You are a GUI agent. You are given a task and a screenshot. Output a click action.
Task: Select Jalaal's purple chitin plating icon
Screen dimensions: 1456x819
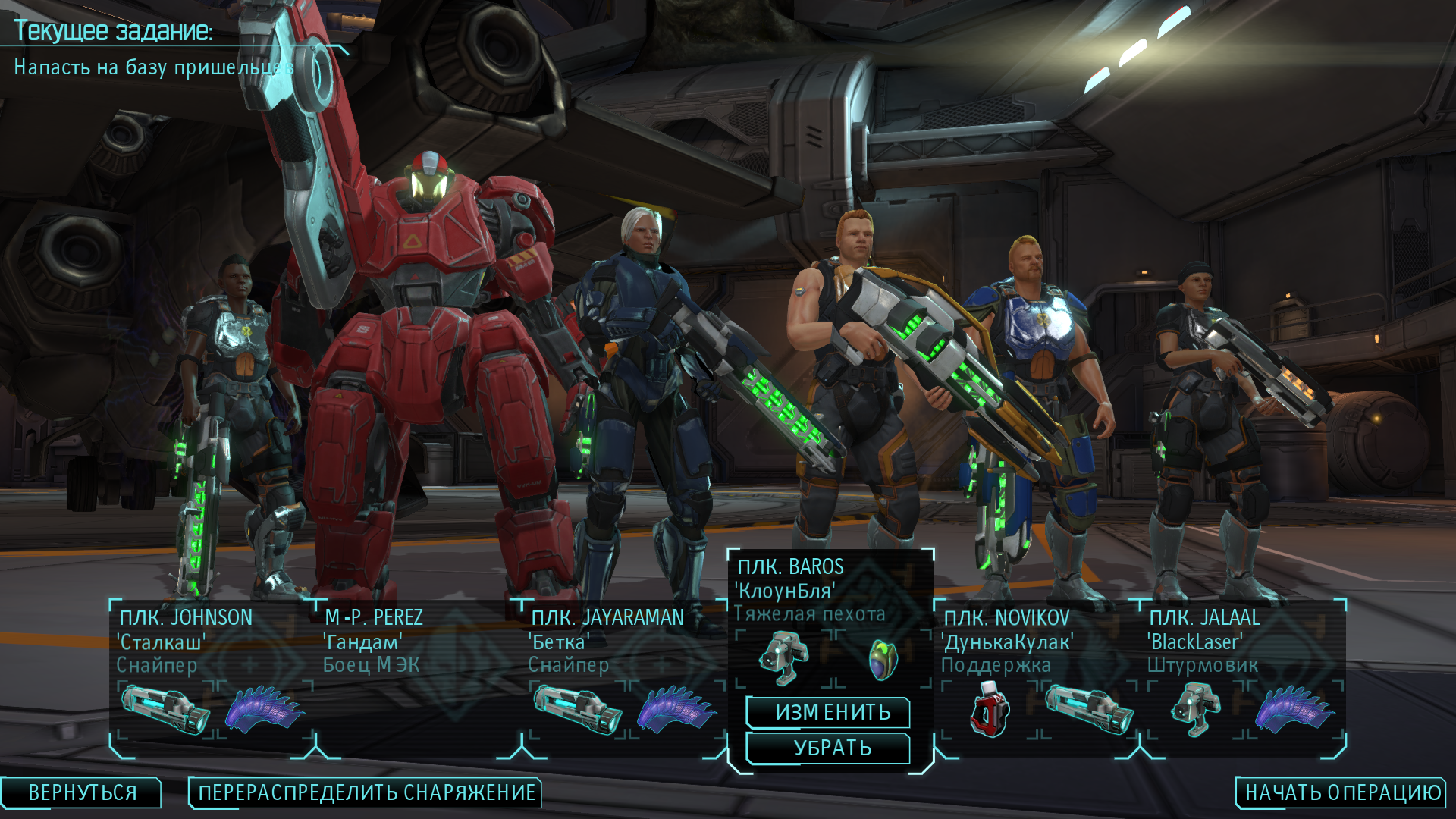pos(1294,710)
